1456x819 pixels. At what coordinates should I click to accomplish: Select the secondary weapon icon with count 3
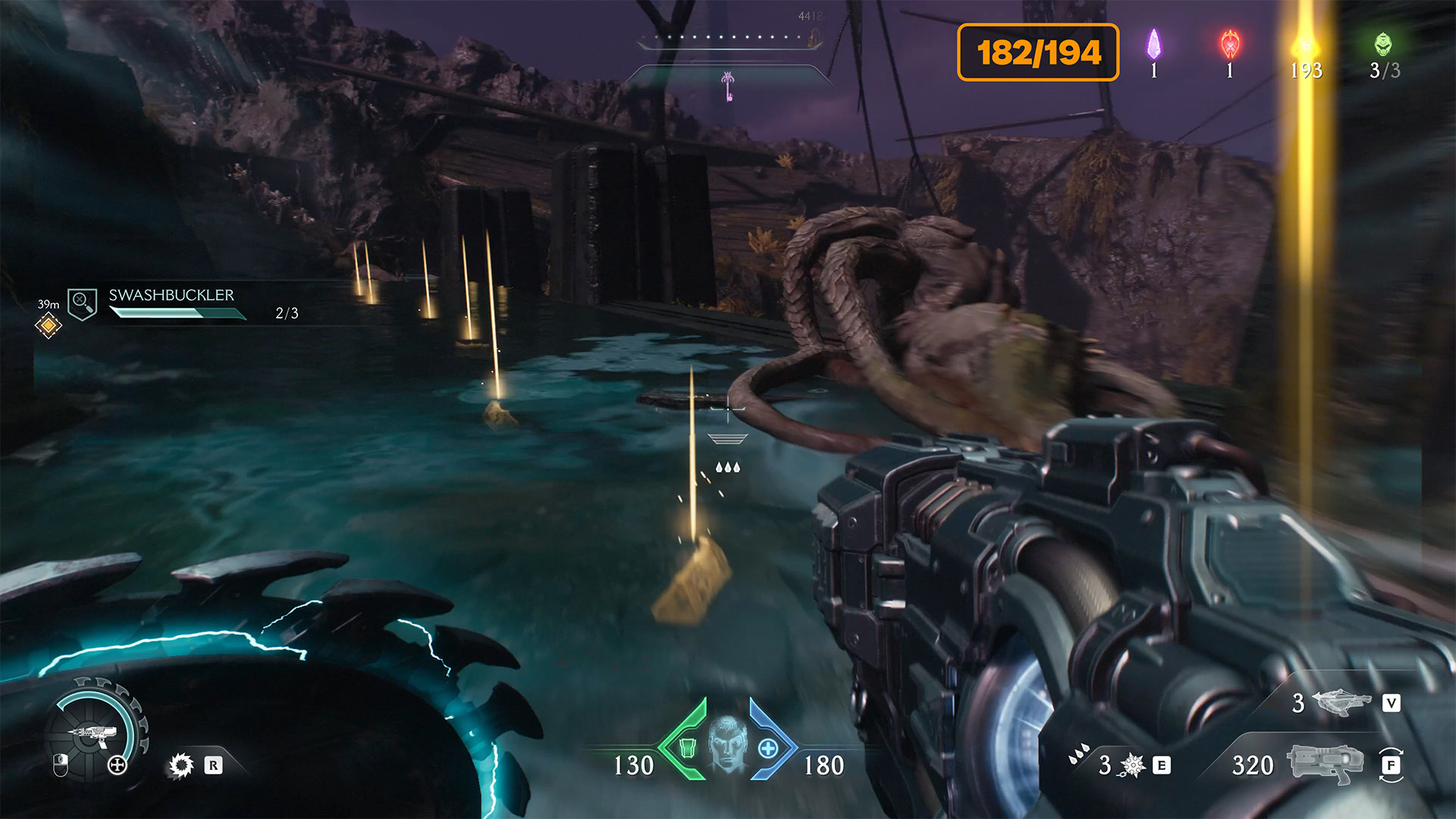pyautogui.click(x=1341, y=703)
